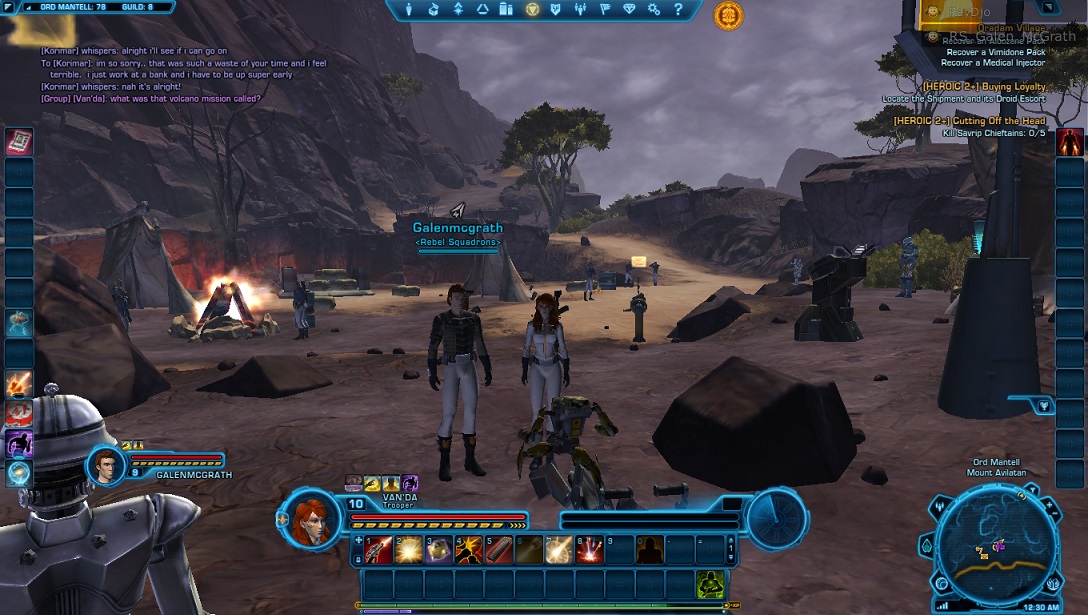Open the gear-shaped preferences menu
Viewport: 1088px width, 615px height.
(654, 10)
